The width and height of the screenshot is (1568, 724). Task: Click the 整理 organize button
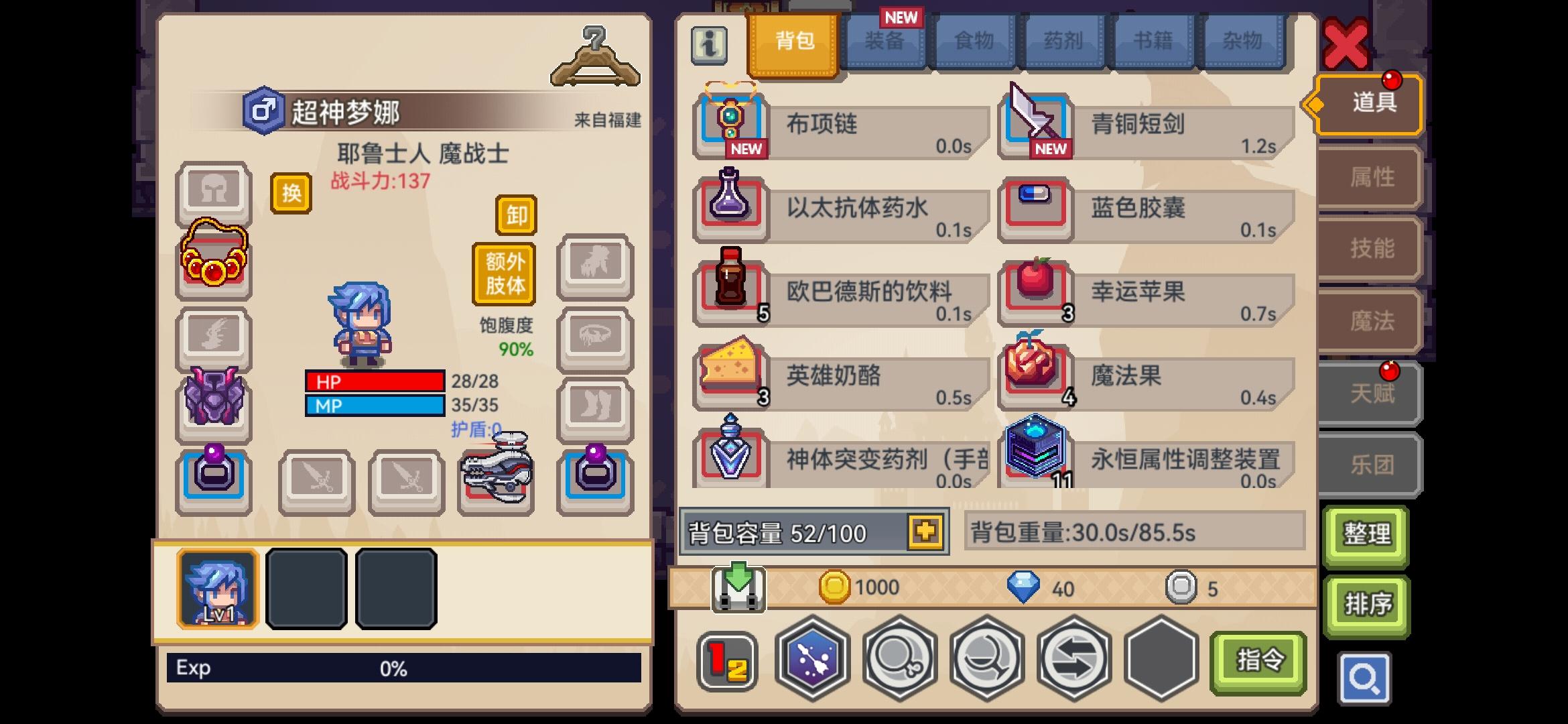[x=1367, y=535]
